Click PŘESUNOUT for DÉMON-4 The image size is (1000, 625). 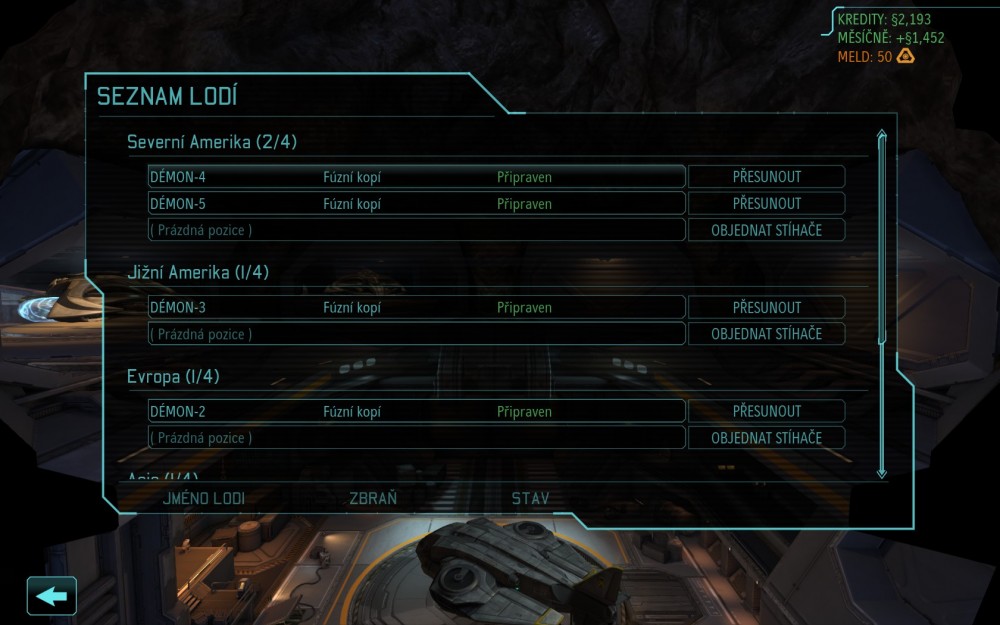[766, 177]
